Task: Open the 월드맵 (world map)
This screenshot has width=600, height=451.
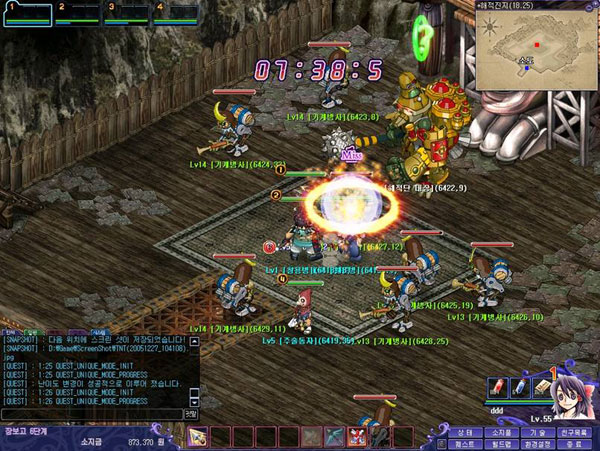Action: click(499, 442)
